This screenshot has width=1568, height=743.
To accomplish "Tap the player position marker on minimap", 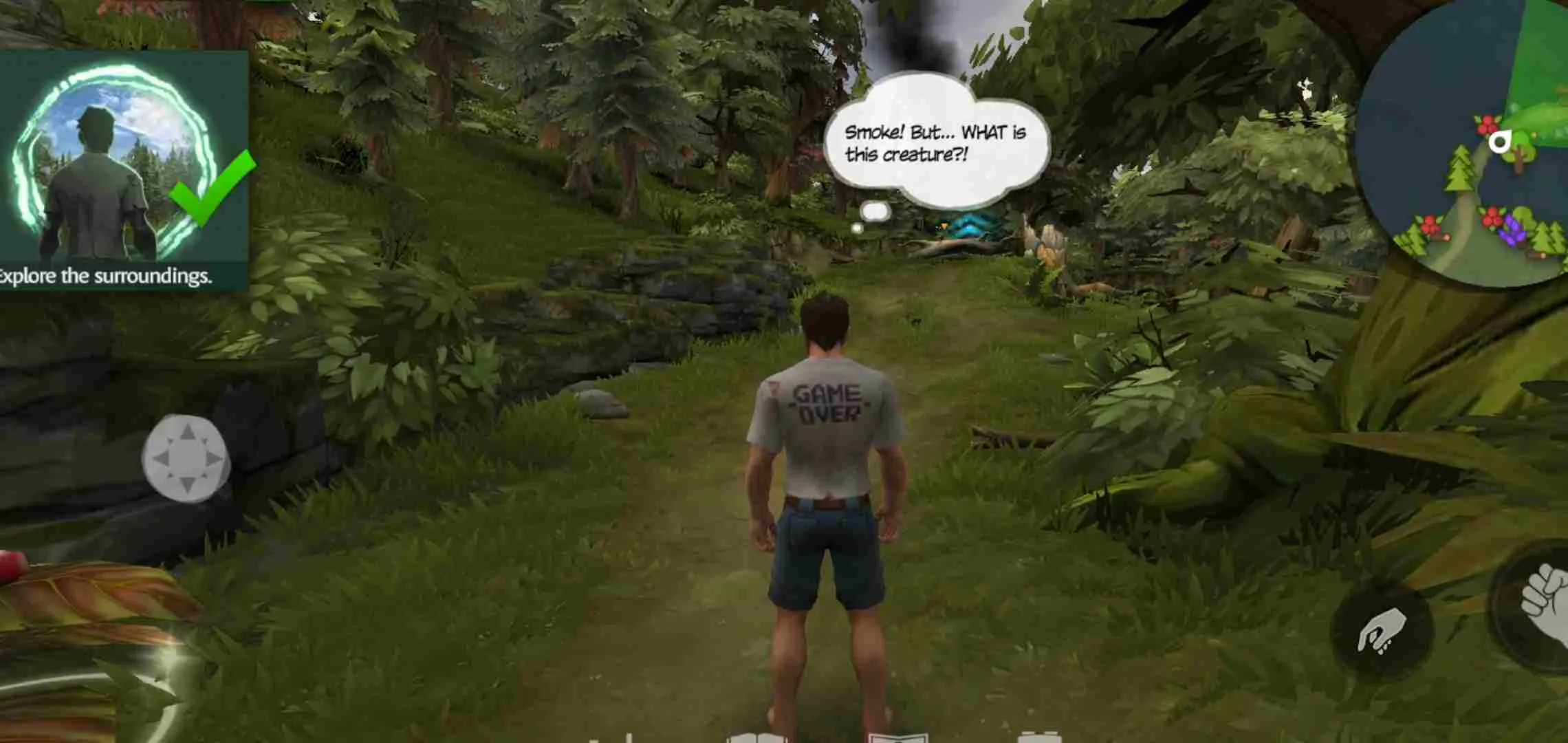I will pyautogui.click(x=1499, y=142).
